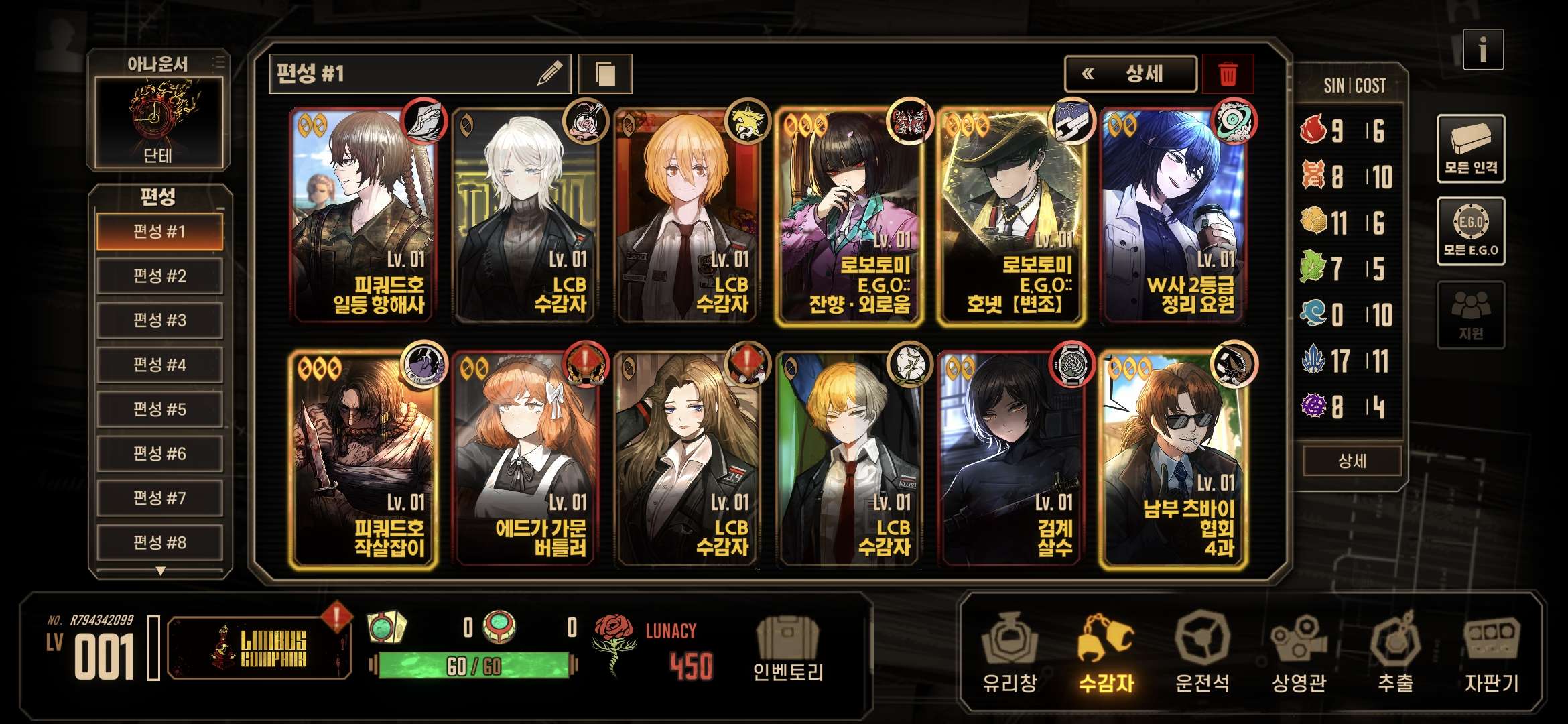Show all E.G.O with 모든 E.G.O
This screenshot has height=724, width=1568.
coord(1470,231)
